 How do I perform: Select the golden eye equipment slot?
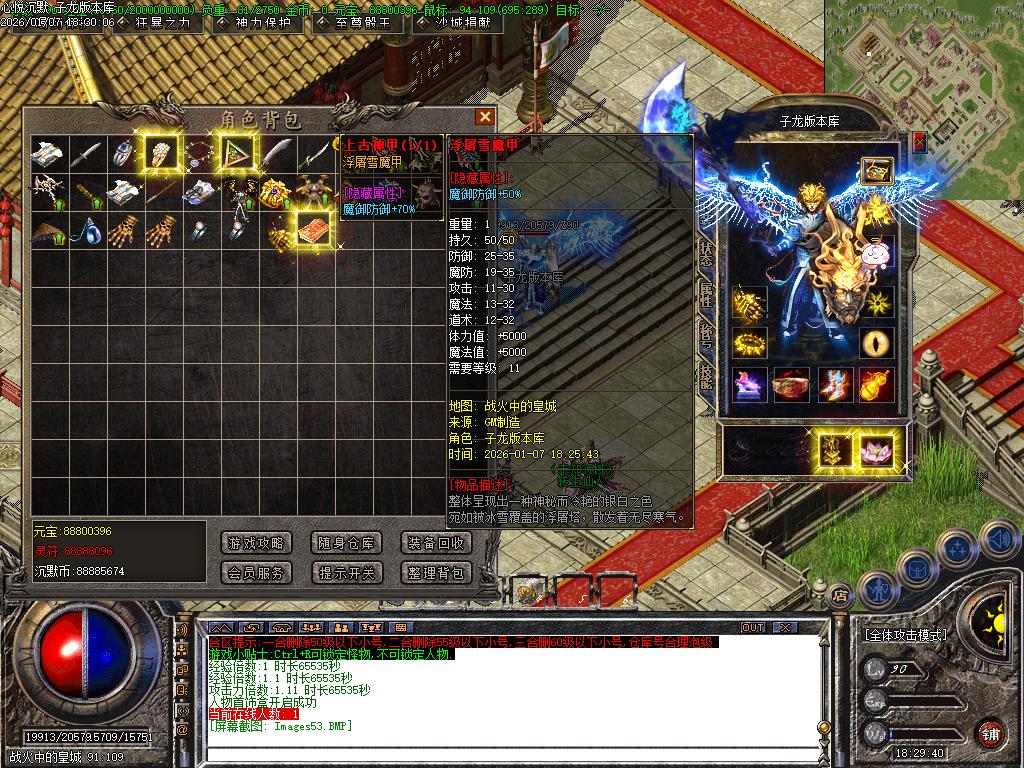(x=878, y=343)
